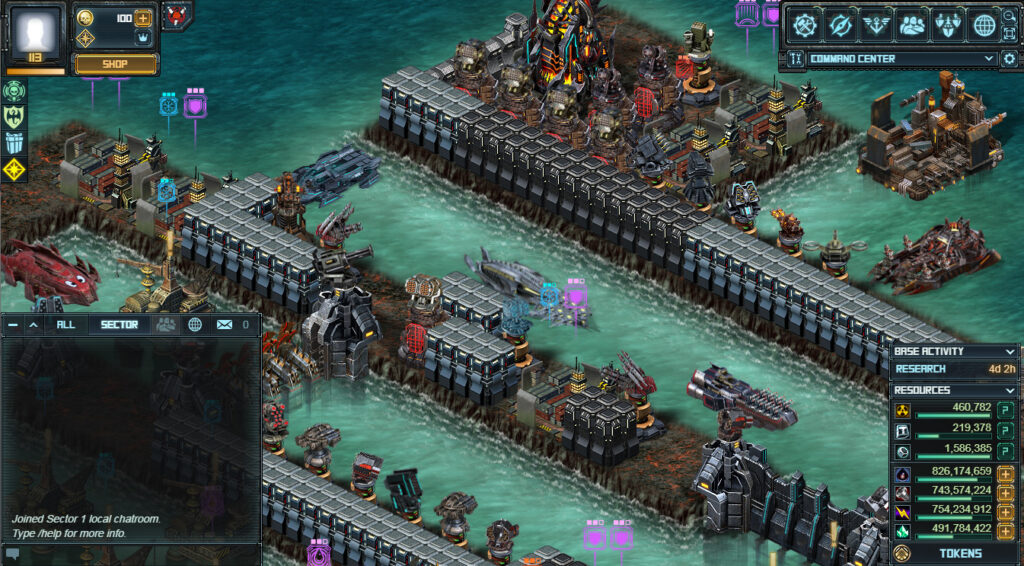
Task: Click the blue crown icon
Action: pyautogui.click(x=143, y=38)
